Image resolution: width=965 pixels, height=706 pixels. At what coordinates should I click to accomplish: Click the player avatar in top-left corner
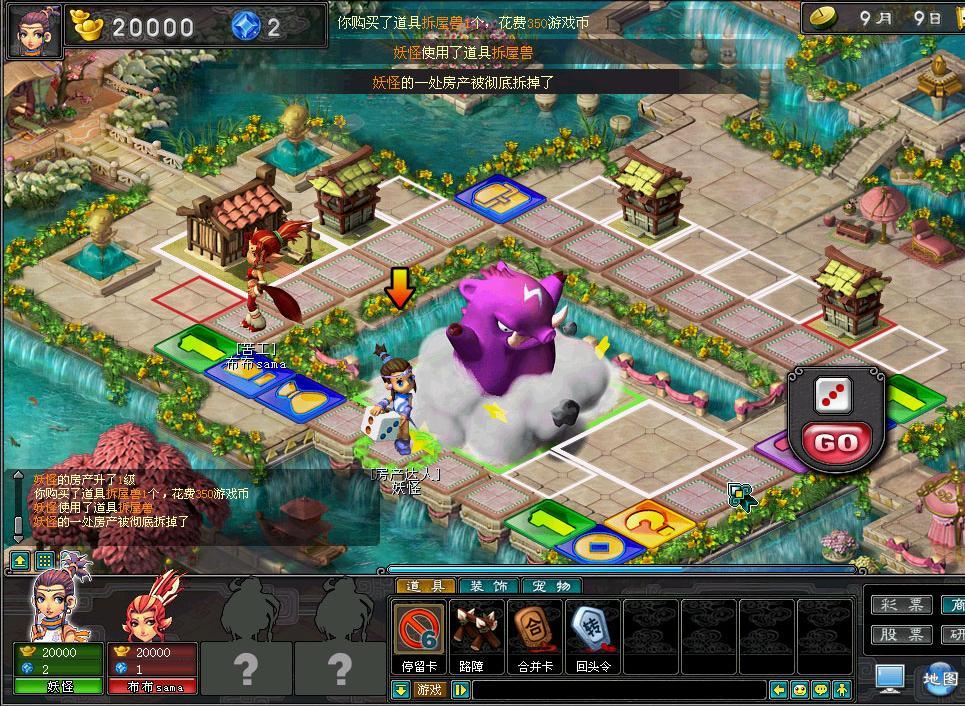point(31,31)
